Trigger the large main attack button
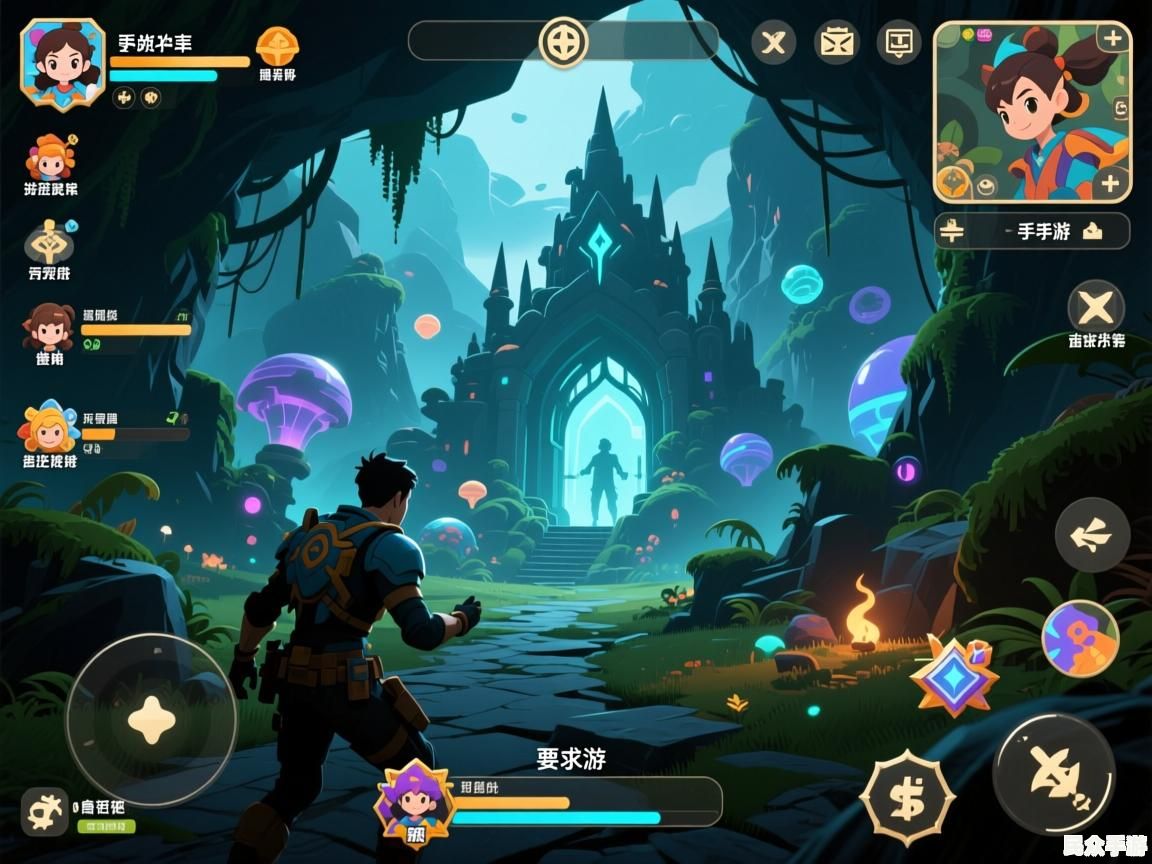This screenshot has height=864, width=1152. pyautogui.click(x=1053, y=774)
